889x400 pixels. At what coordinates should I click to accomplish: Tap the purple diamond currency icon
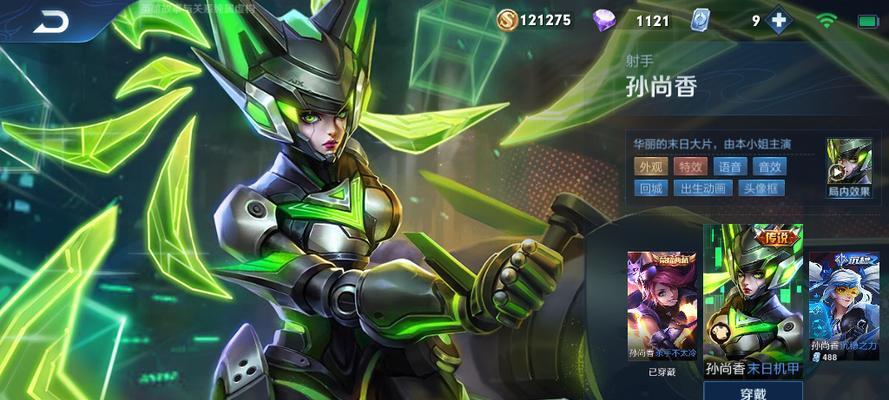click(606, 20)
